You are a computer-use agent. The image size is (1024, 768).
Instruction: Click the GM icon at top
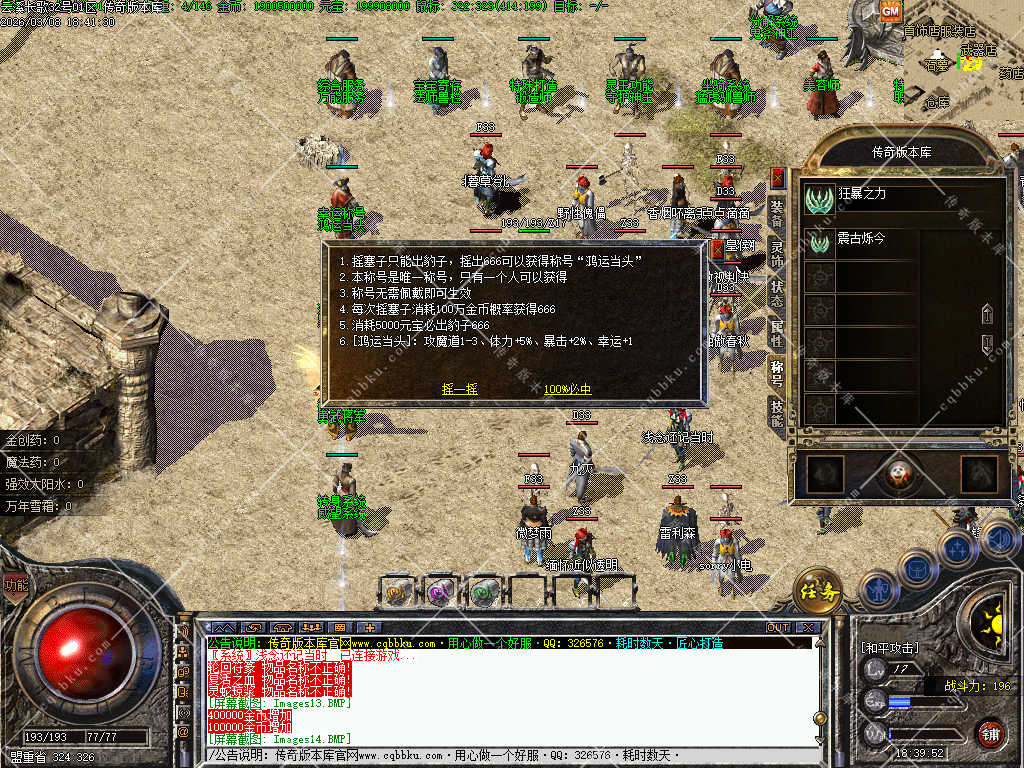coord(890,11)
